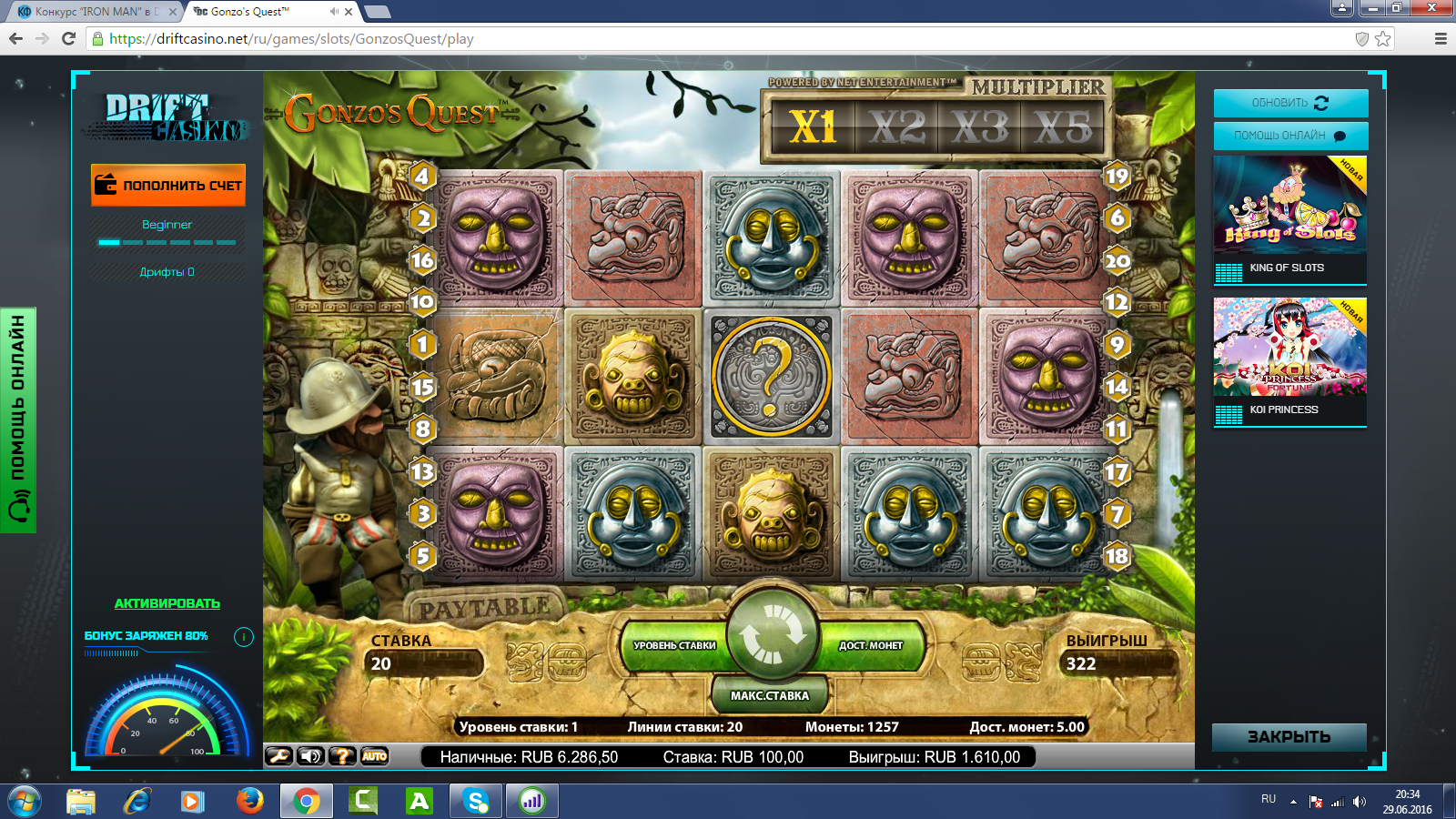Viewport: 1456px width, 819px height.
Task: Show bonus info via the circled i icon
Action: pos(244,637)
